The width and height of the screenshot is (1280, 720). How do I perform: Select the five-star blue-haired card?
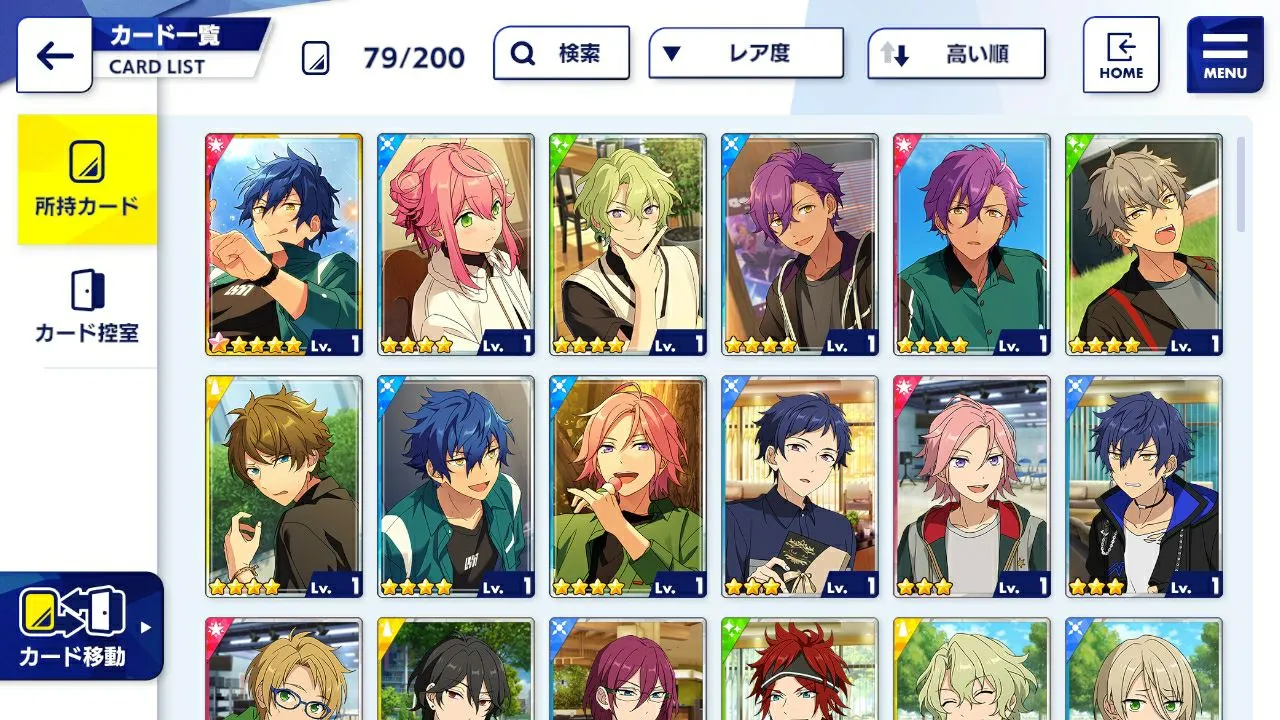click(284, 244)
